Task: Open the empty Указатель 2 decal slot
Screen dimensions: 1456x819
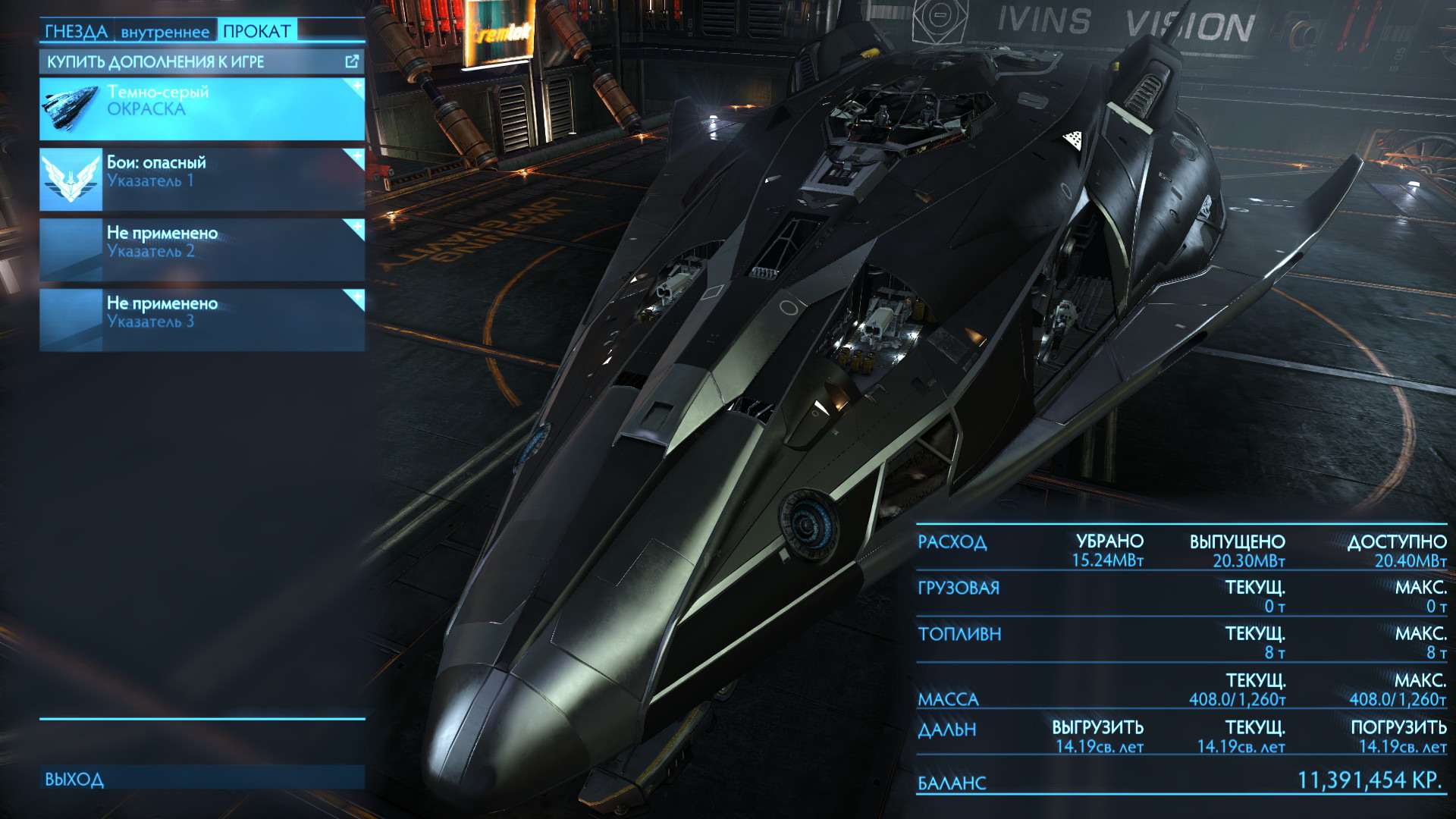Action: click(x=202, y=249)
